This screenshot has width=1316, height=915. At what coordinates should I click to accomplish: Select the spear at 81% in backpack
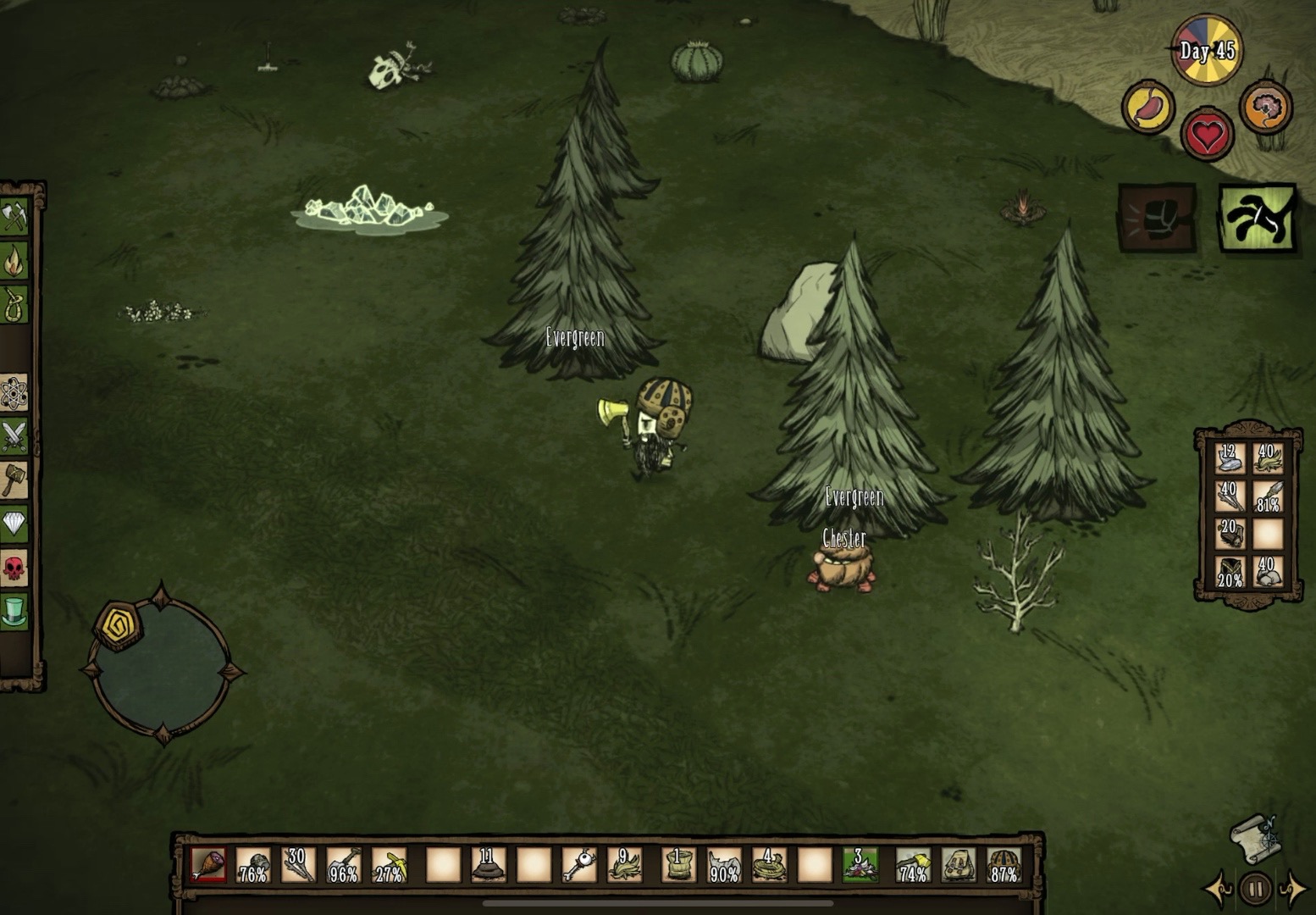tap(1268, 496)
